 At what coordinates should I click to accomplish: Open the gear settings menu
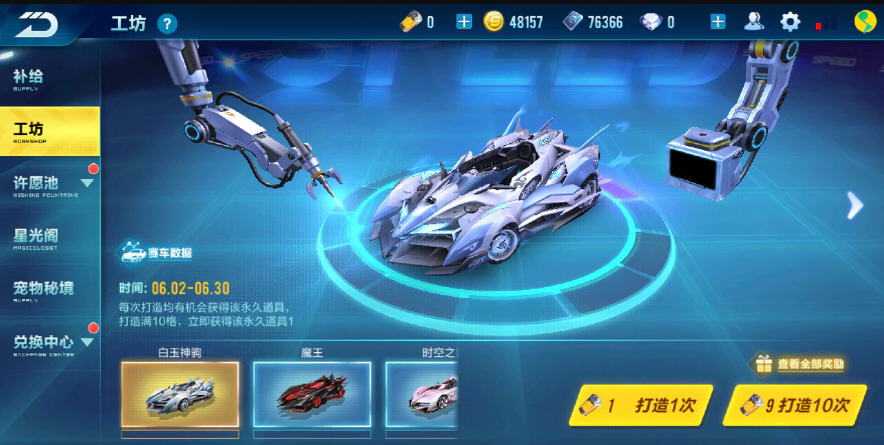point(790,22)
